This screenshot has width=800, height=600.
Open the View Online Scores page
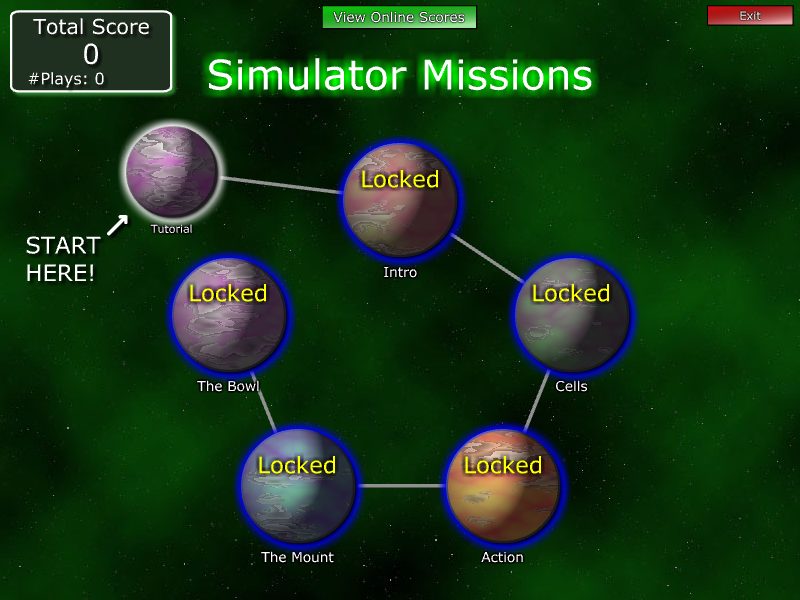point(399,17)
